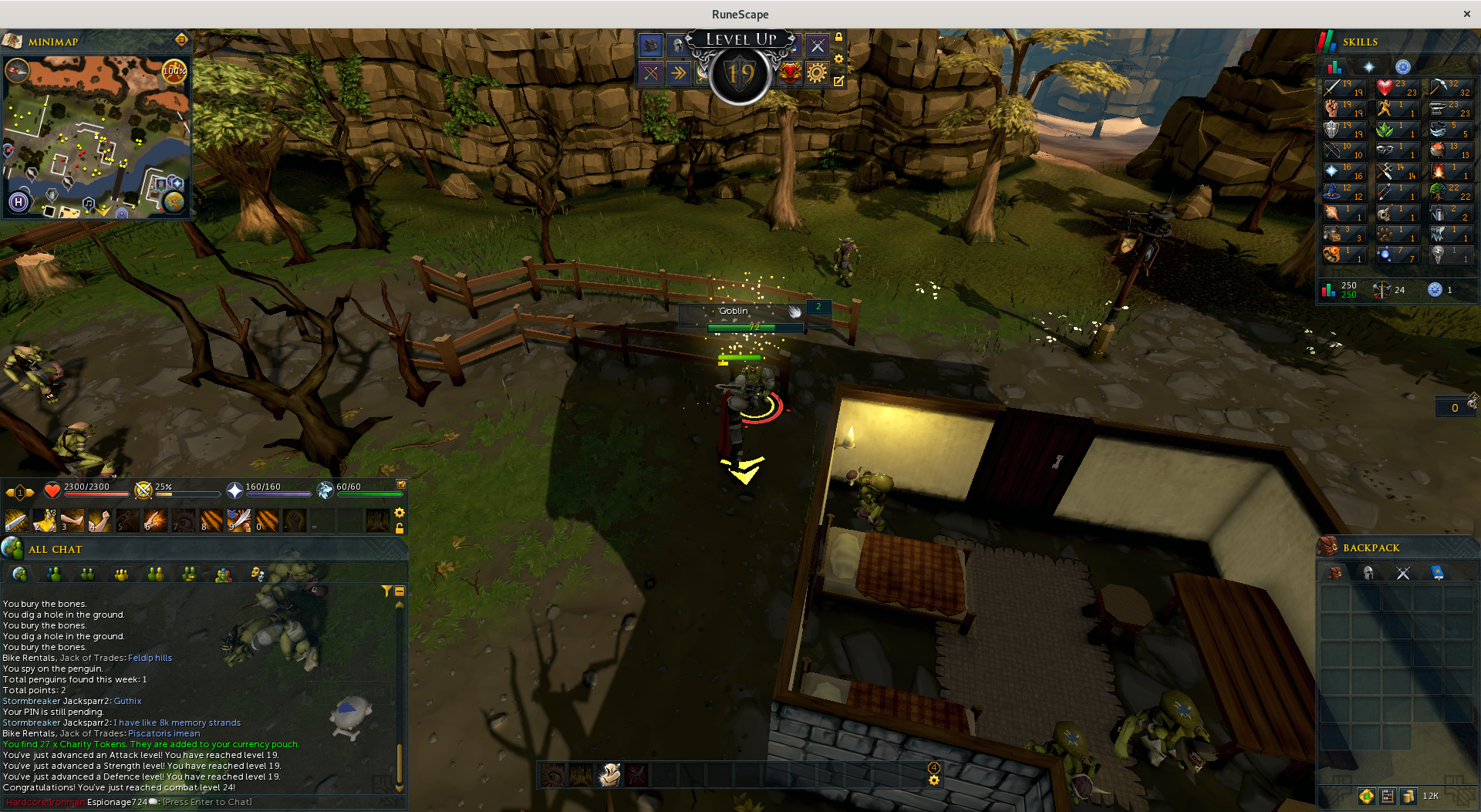Switch to the worn equipment helmet tab
Screen dimensions: 1481x812
click(x=1368, y=572)
